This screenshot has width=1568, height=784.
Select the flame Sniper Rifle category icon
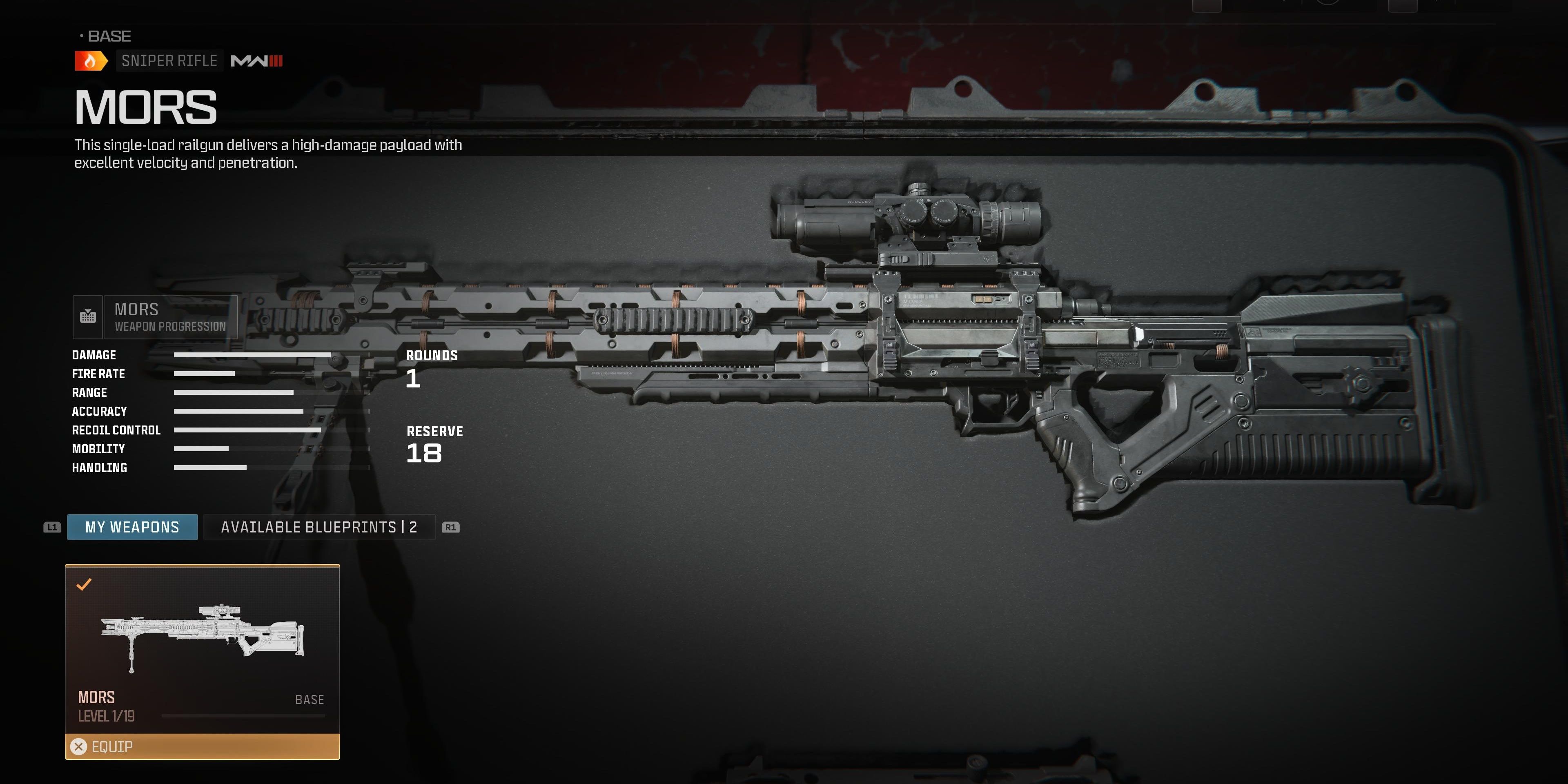point(90,60)
